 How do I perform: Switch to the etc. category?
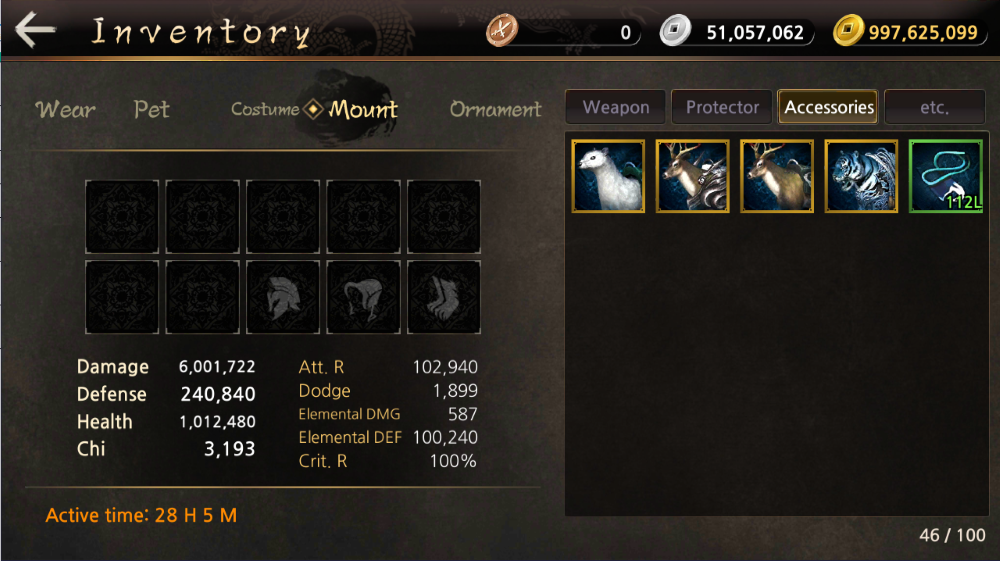[x=934, y=107]
